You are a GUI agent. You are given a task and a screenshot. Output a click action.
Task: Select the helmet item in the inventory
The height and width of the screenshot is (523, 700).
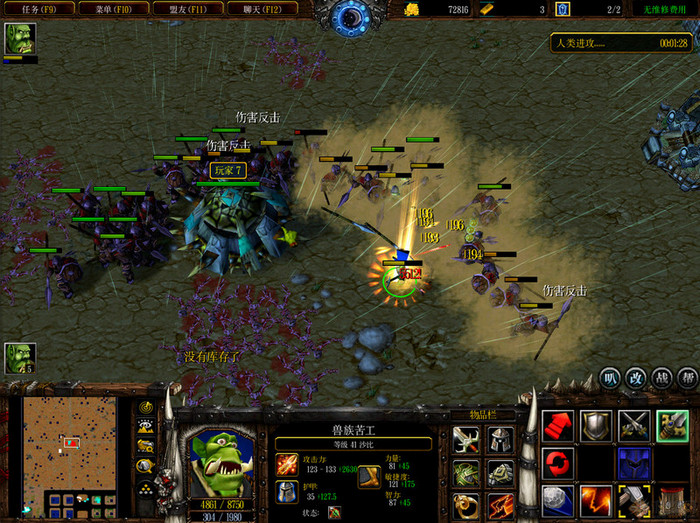499,440
